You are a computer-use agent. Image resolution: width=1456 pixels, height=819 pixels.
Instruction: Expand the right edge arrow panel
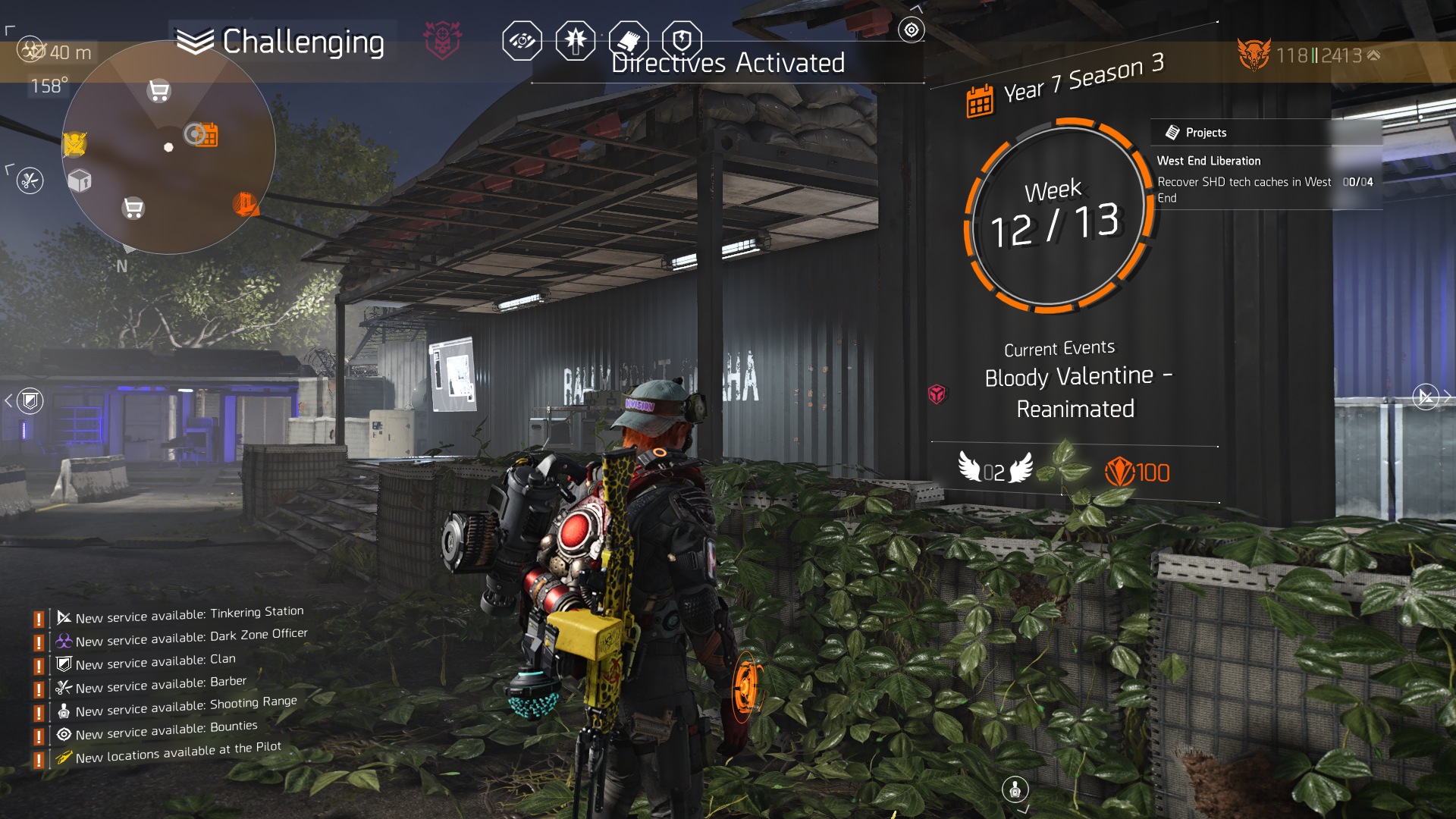click(1426, 396)
